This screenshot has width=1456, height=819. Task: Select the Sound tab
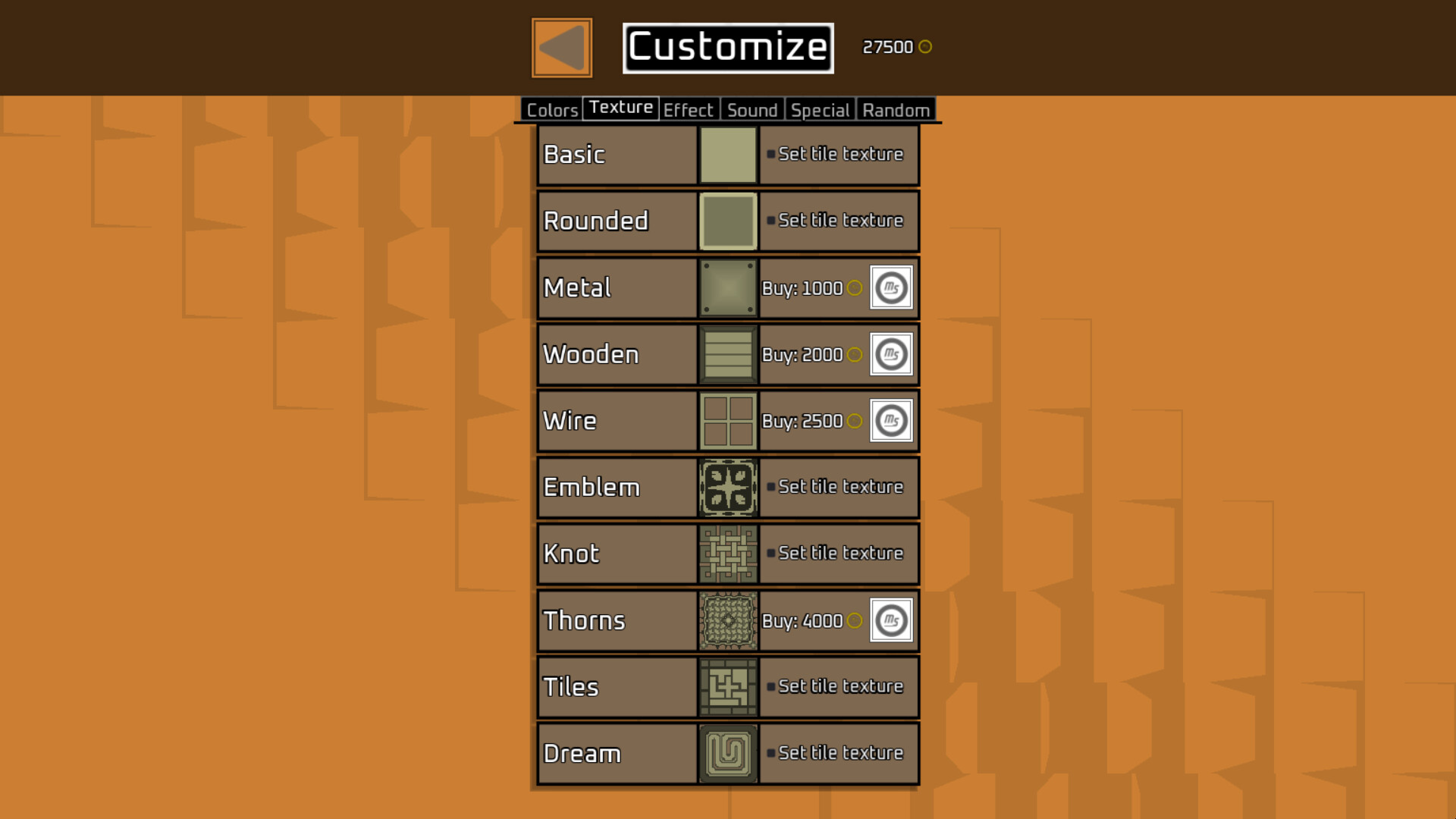click(x=752, y=110)
